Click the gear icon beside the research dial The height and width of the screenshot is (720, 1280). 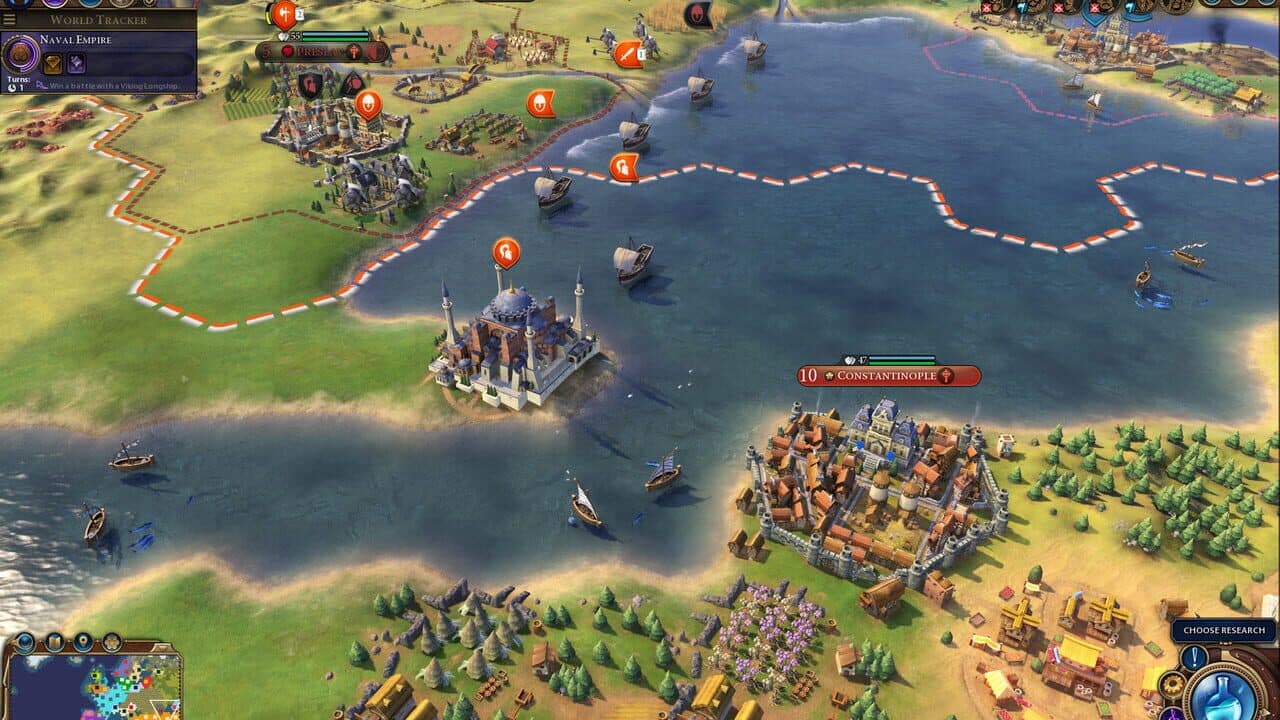point(1173,685)
